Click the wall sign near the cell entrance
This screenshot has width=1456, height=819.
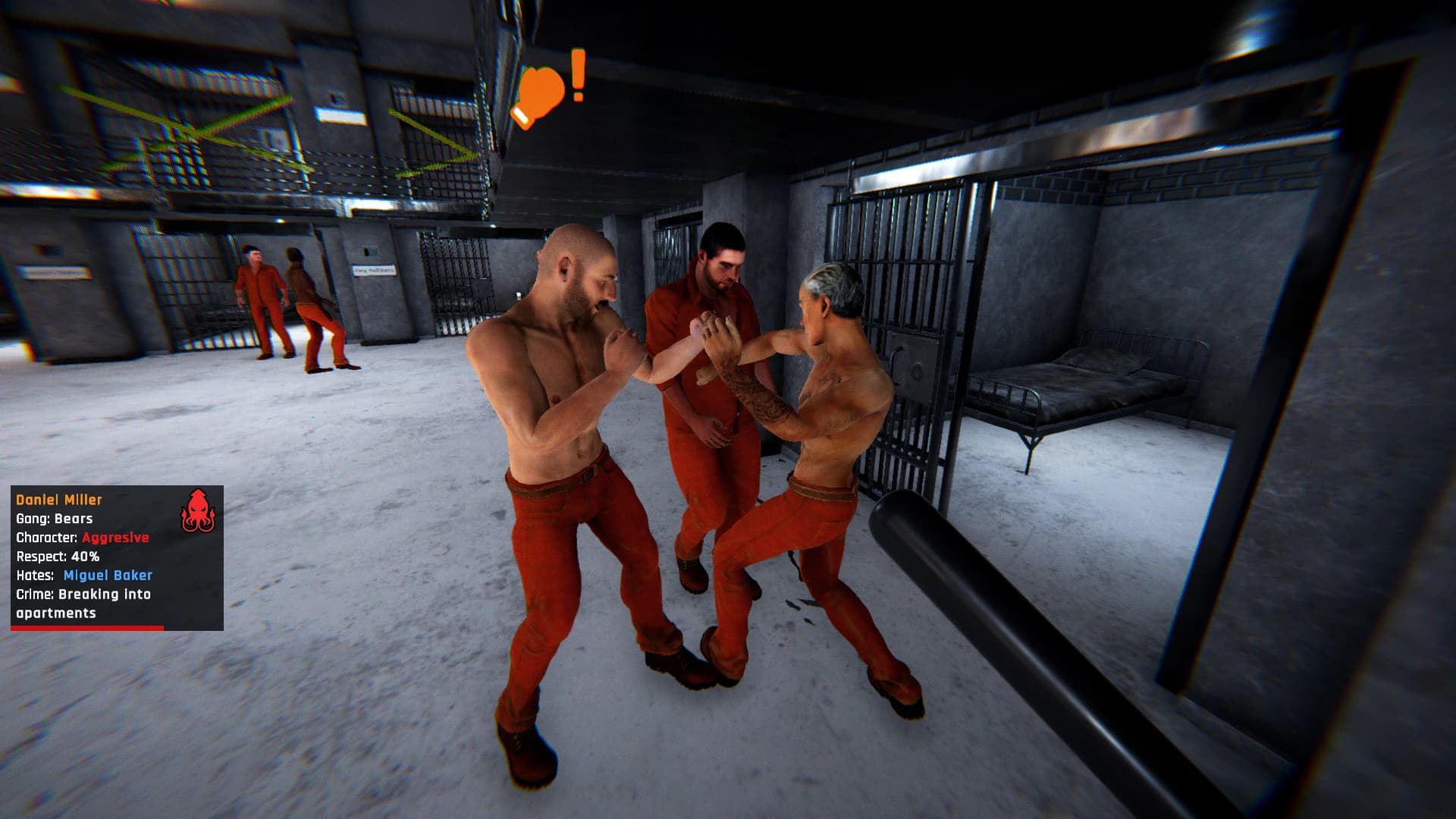click(x=375, y=269)
